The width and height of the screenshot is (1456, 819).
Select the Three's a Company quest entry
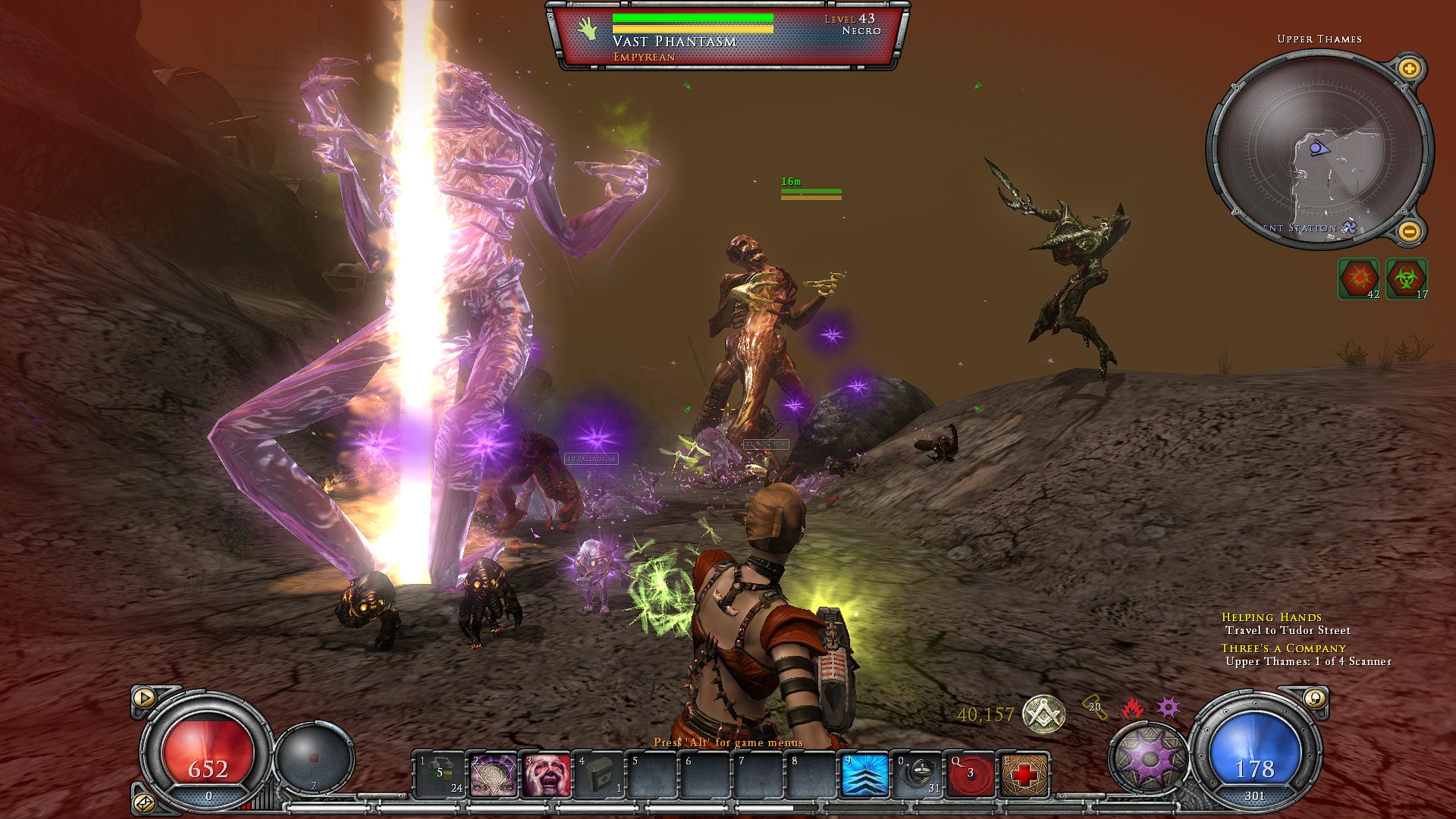click(x=1283, y=648)
